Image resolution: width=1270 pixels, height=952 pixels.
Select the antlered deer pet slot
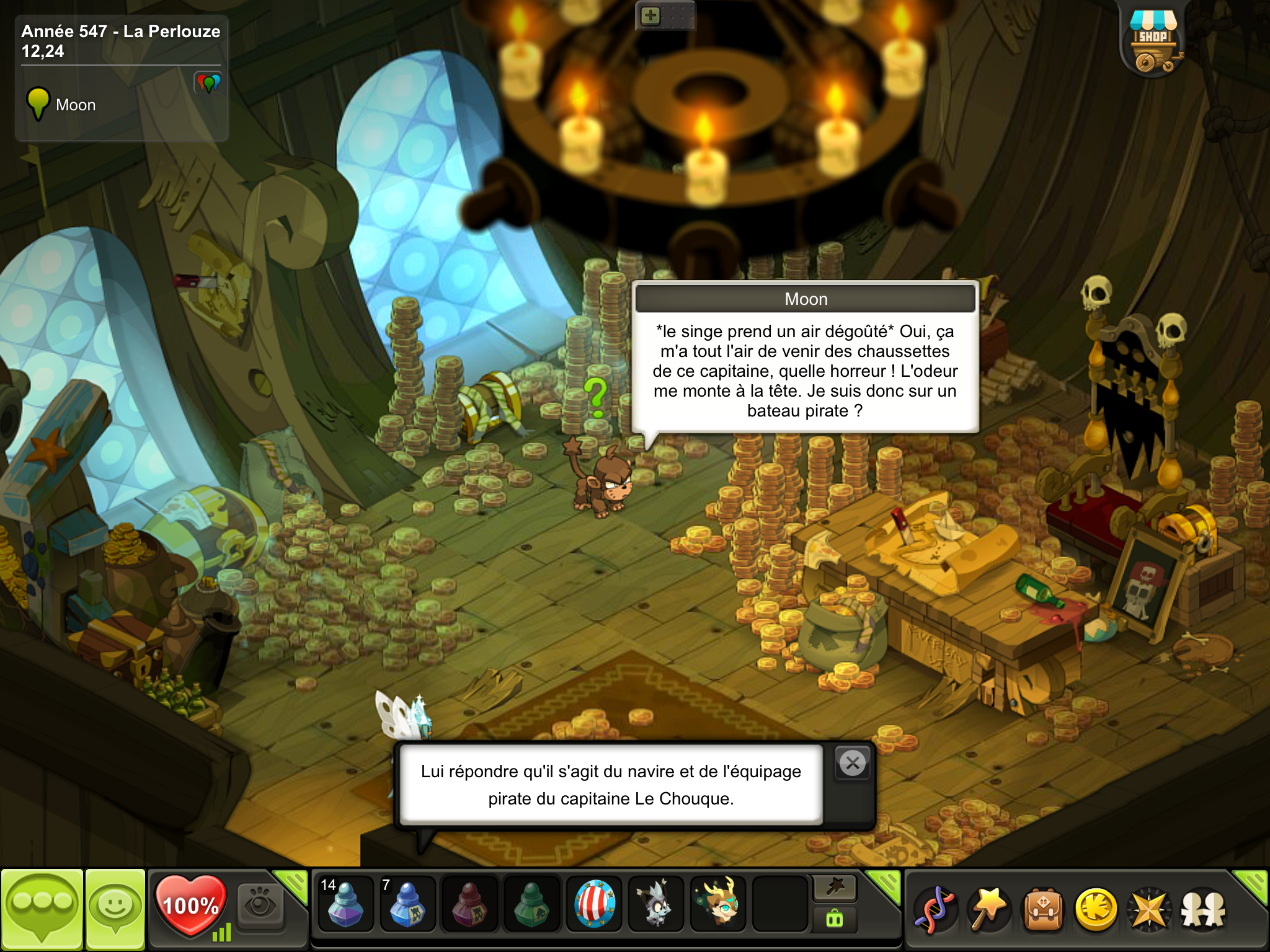point(718,905)
